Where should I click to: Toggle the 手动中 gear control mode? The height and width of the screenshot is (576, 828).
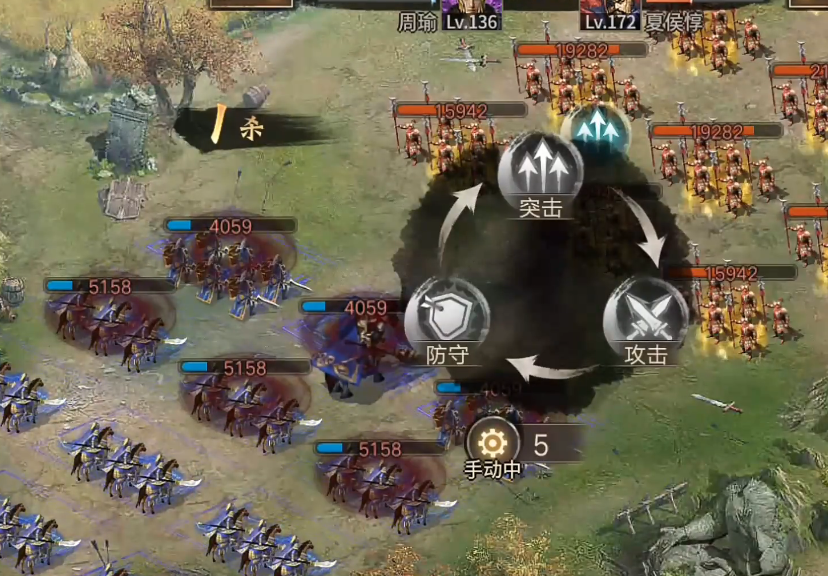coord(492,443)
